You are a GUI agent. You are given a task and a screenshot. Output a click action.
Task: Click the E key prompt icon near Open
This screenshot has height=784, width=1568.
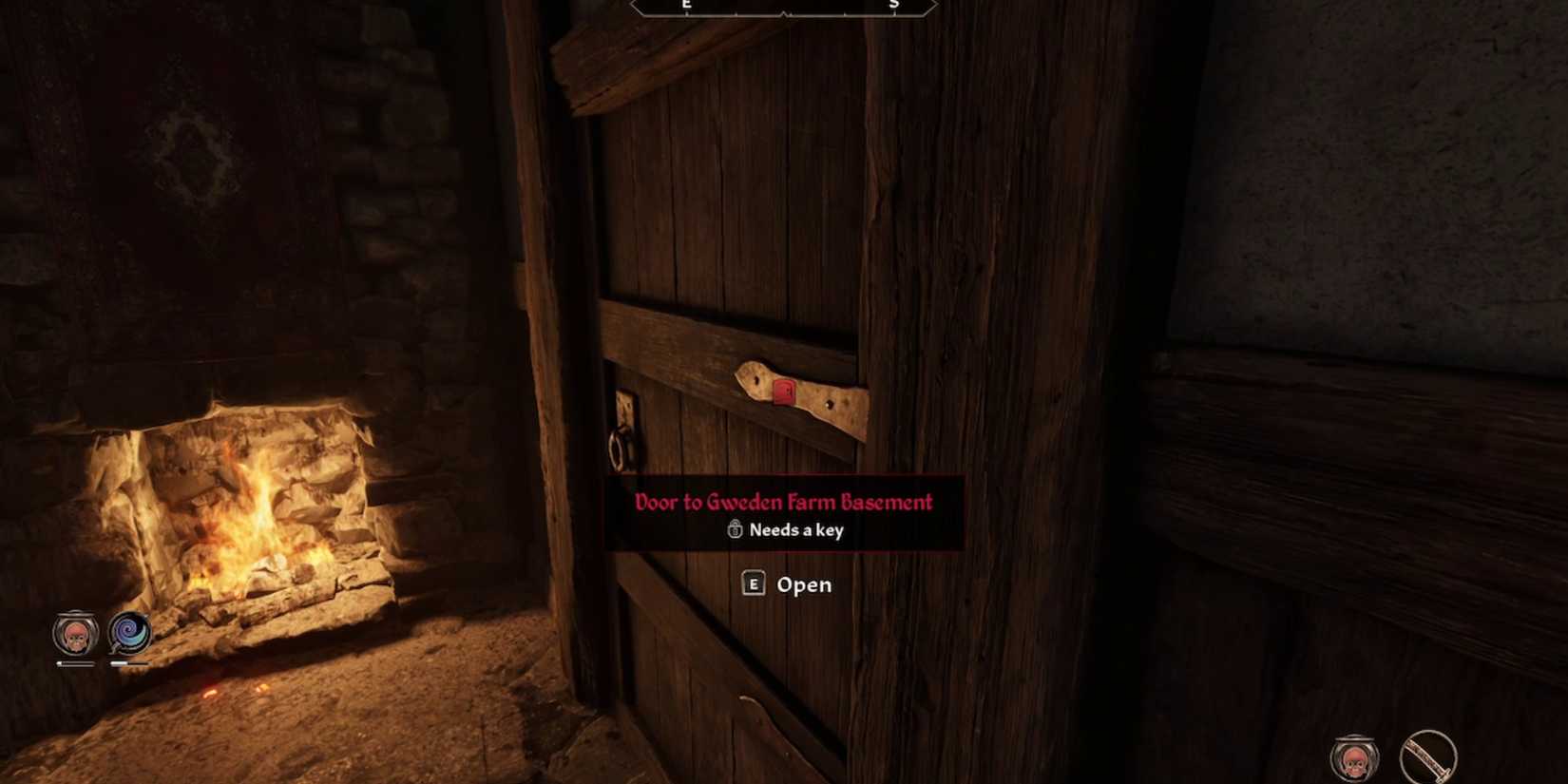tap(752, 584)
